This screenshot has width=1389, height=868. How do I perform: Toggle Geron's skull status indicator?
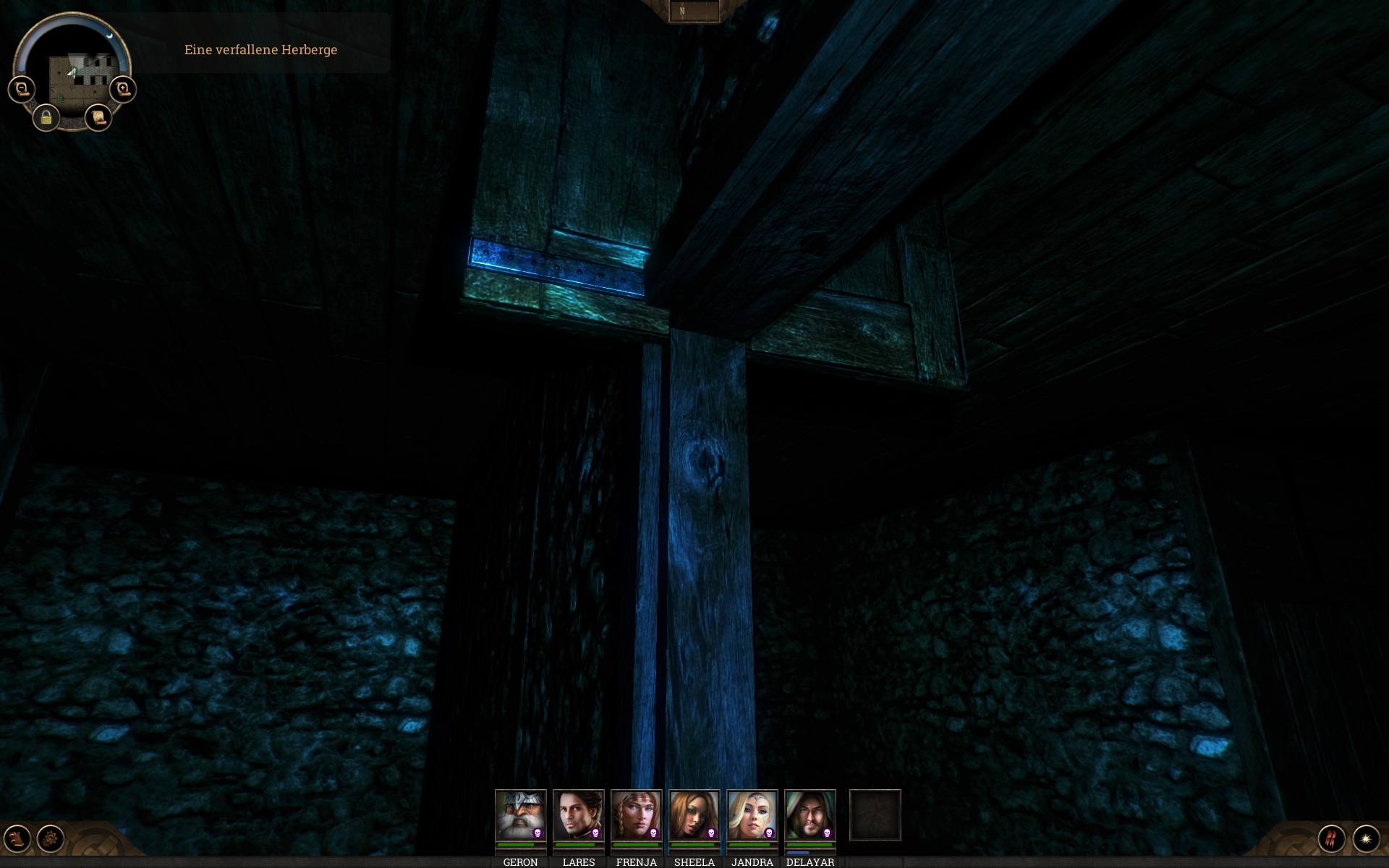(x=538, y=833)
